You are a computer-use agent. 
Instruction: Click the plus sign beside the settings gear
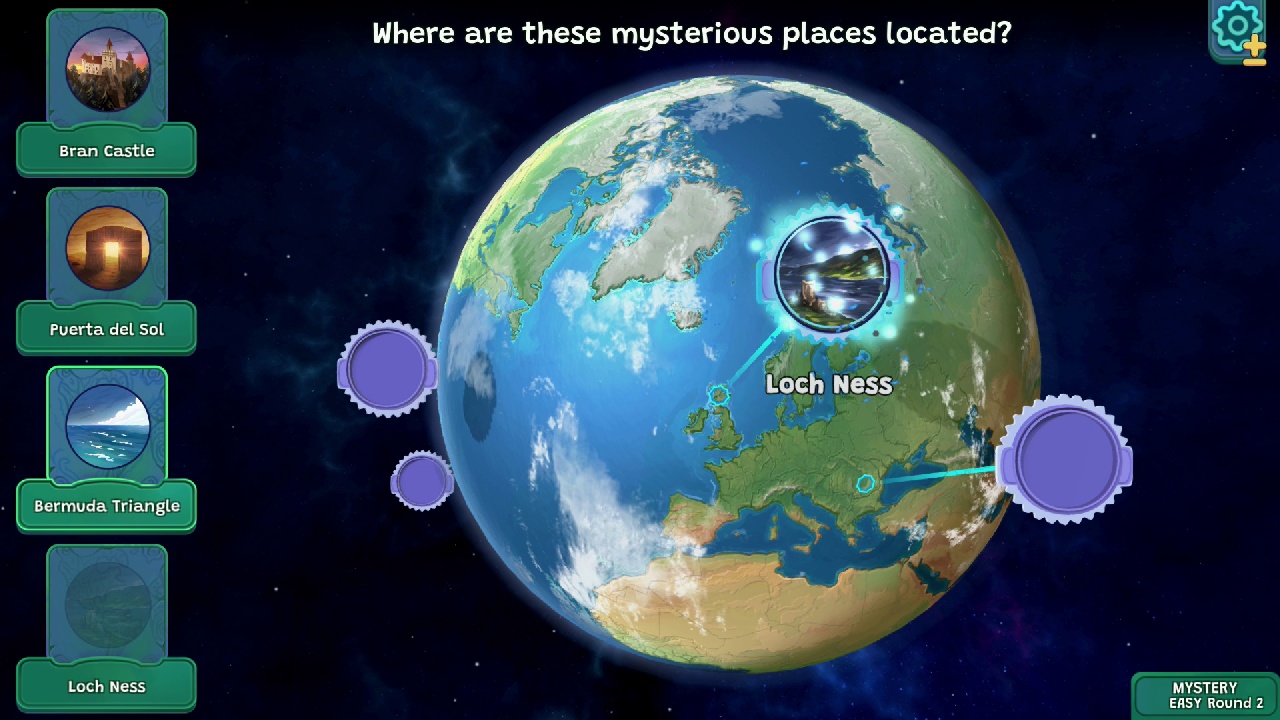tap(1256, 46)
